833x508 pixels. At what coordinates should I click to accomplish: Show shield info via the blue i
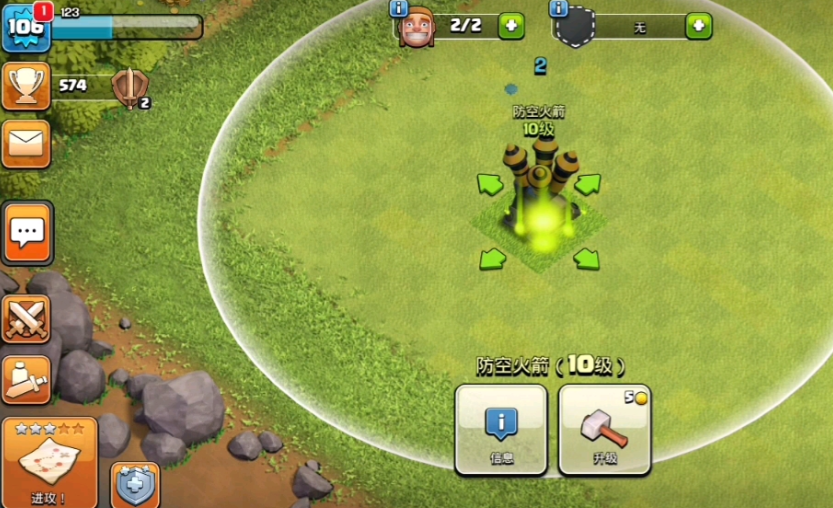click(559, 8)
